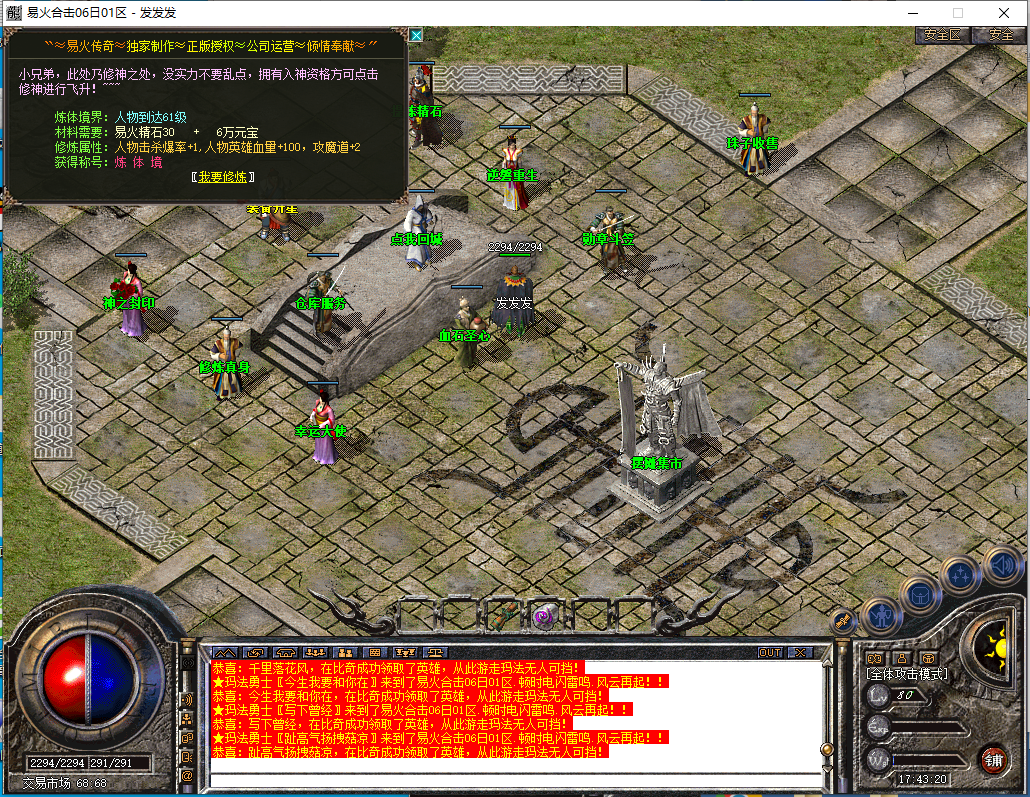Close the game window
1030x797 pixels.
pos(1004,13)
